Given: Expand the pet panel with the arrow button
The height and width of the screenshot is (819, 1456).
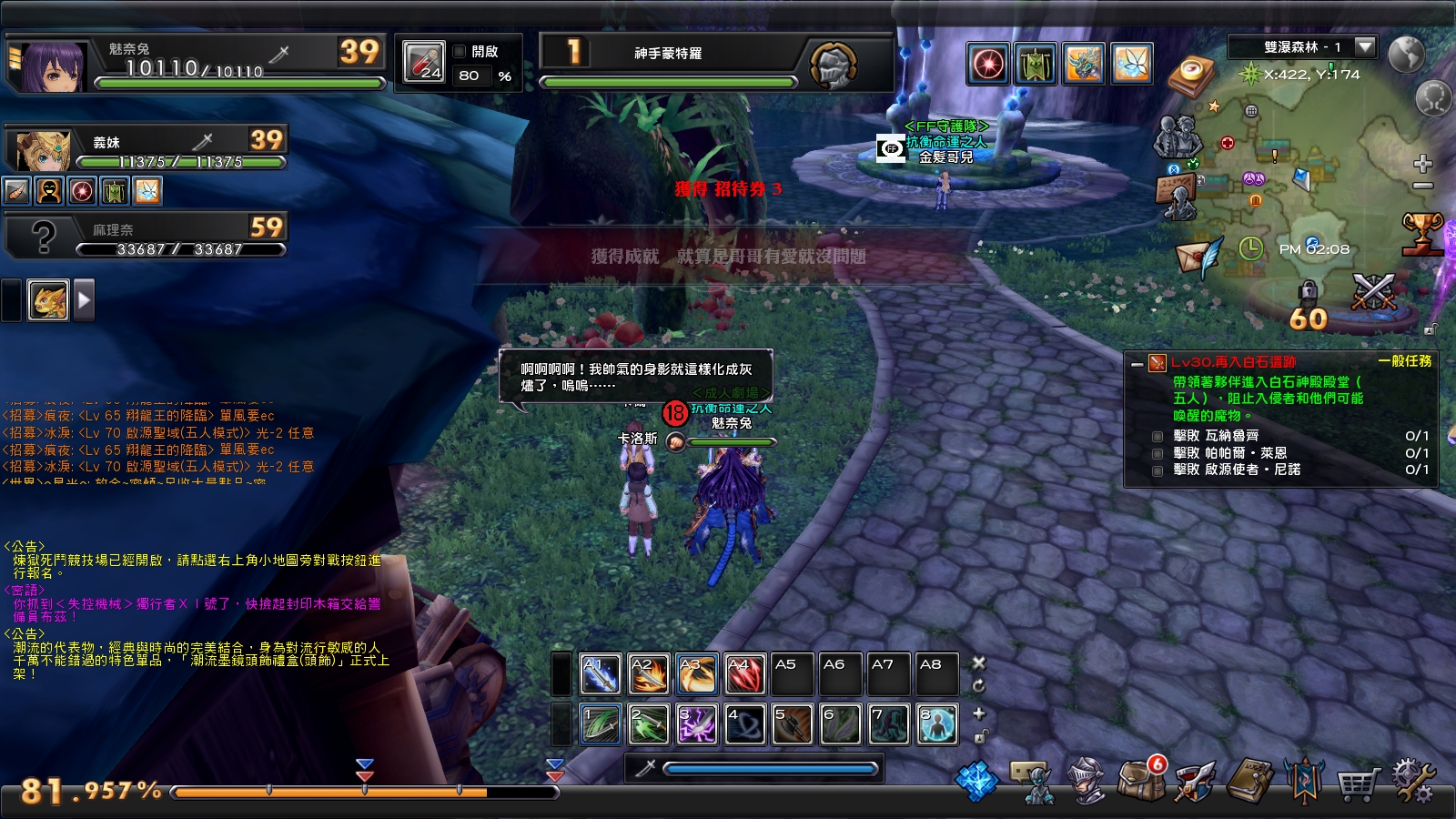Looking at the screenshot, I should click(85, 299).
